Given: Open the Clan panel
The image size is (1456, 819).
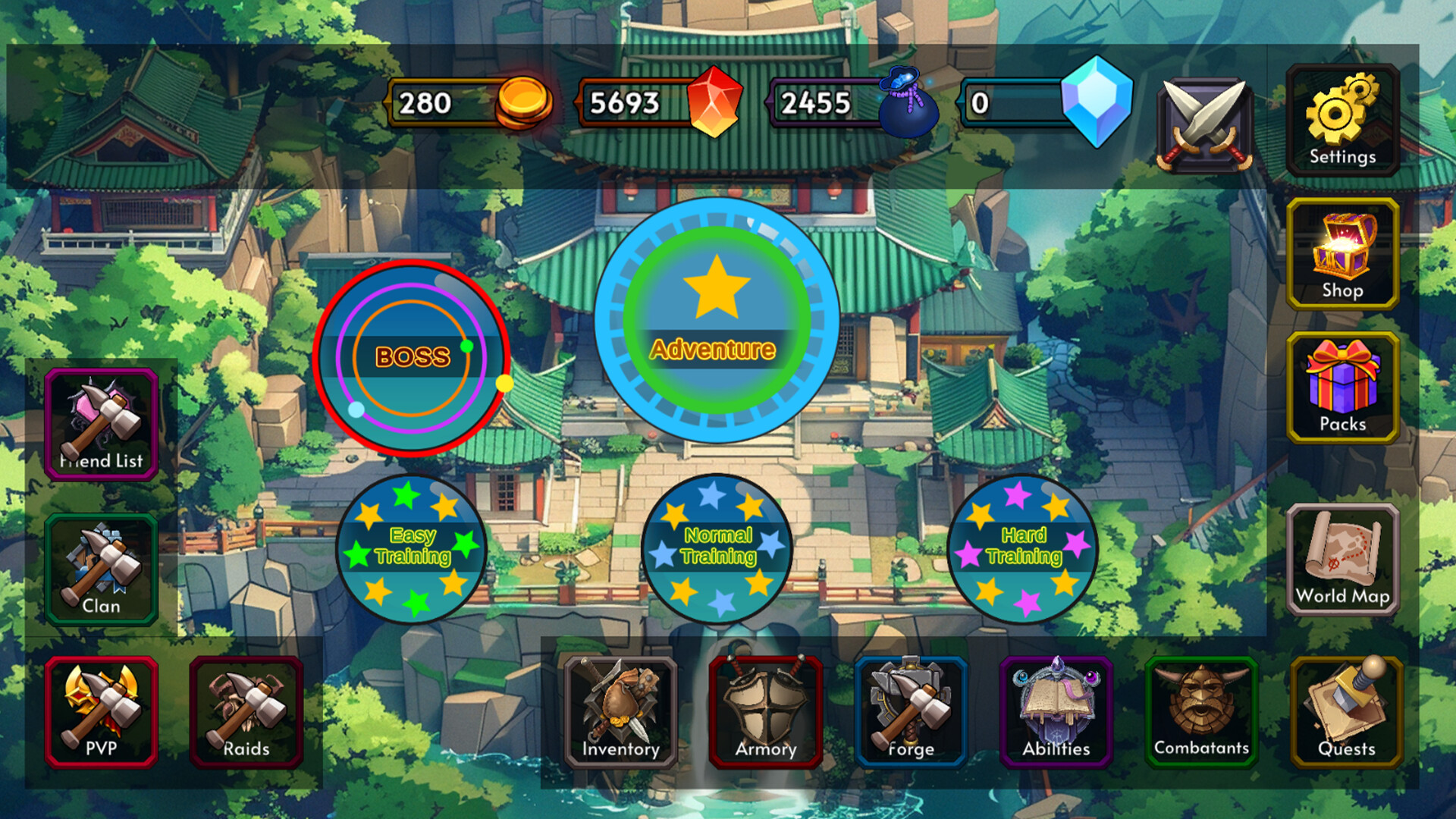Looking at the screenshot, I should point(101,570).
